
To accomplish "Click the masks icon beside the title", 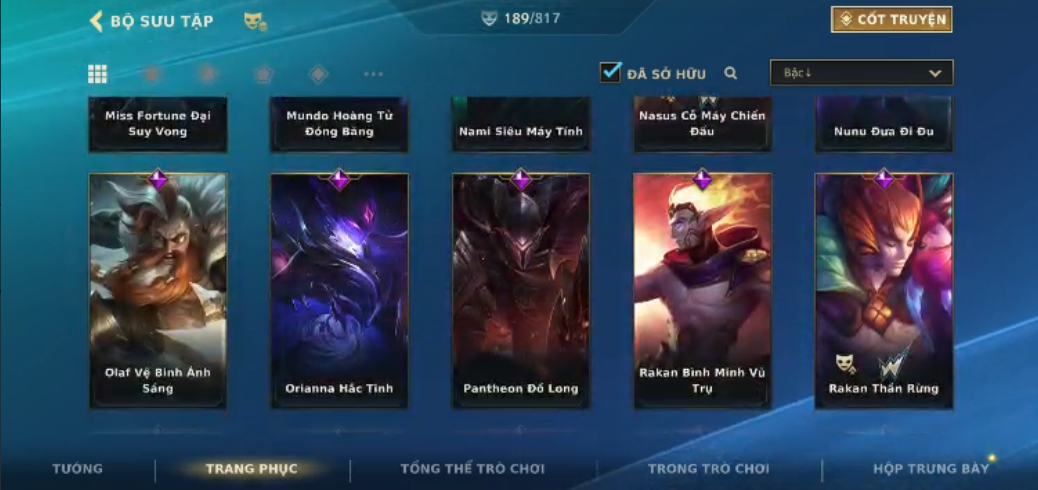I will [255, 21].
